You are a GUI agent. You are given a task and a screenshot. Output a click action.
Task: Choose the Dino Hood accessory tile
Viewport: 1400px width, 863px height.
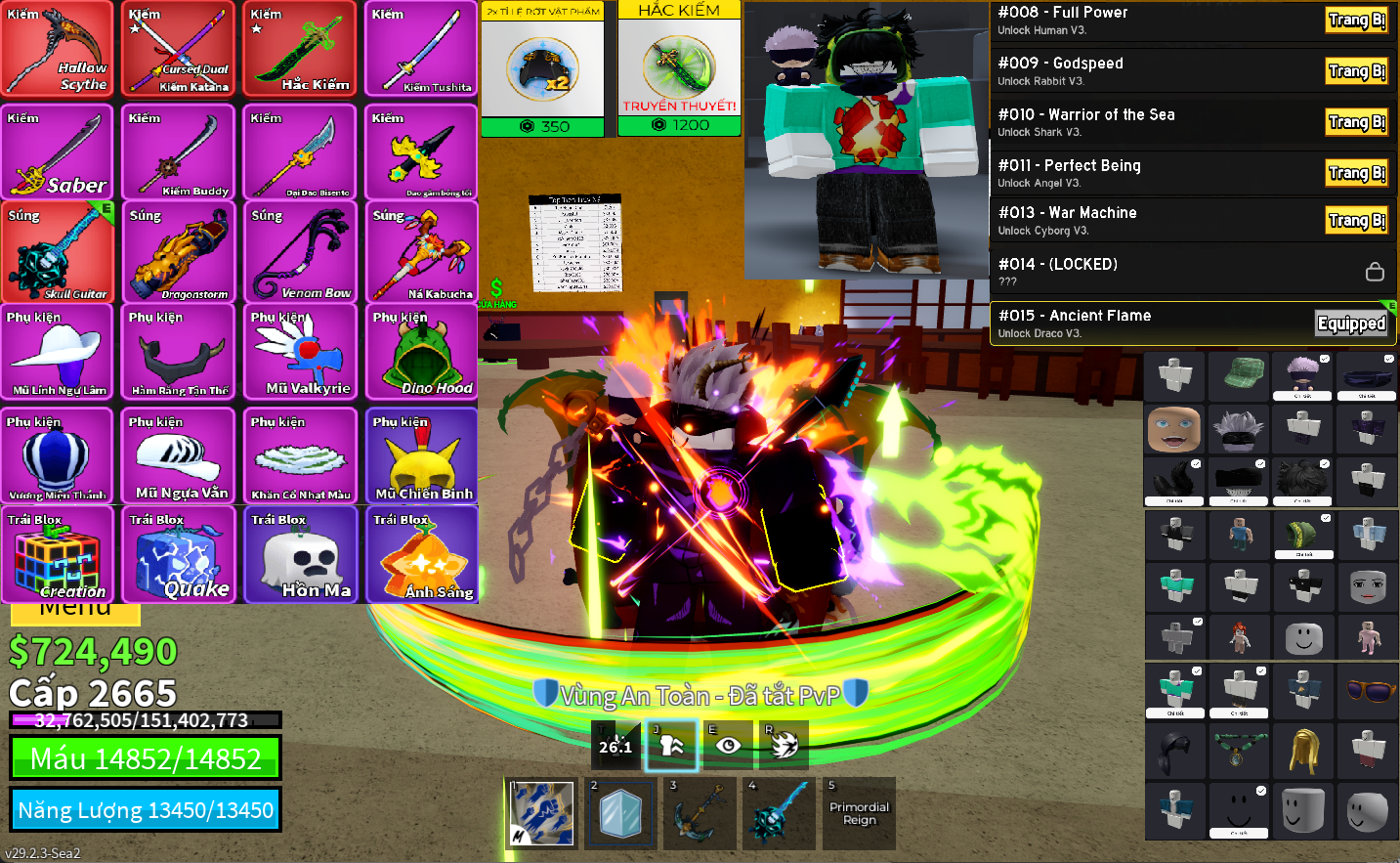[x=421, y=352]
